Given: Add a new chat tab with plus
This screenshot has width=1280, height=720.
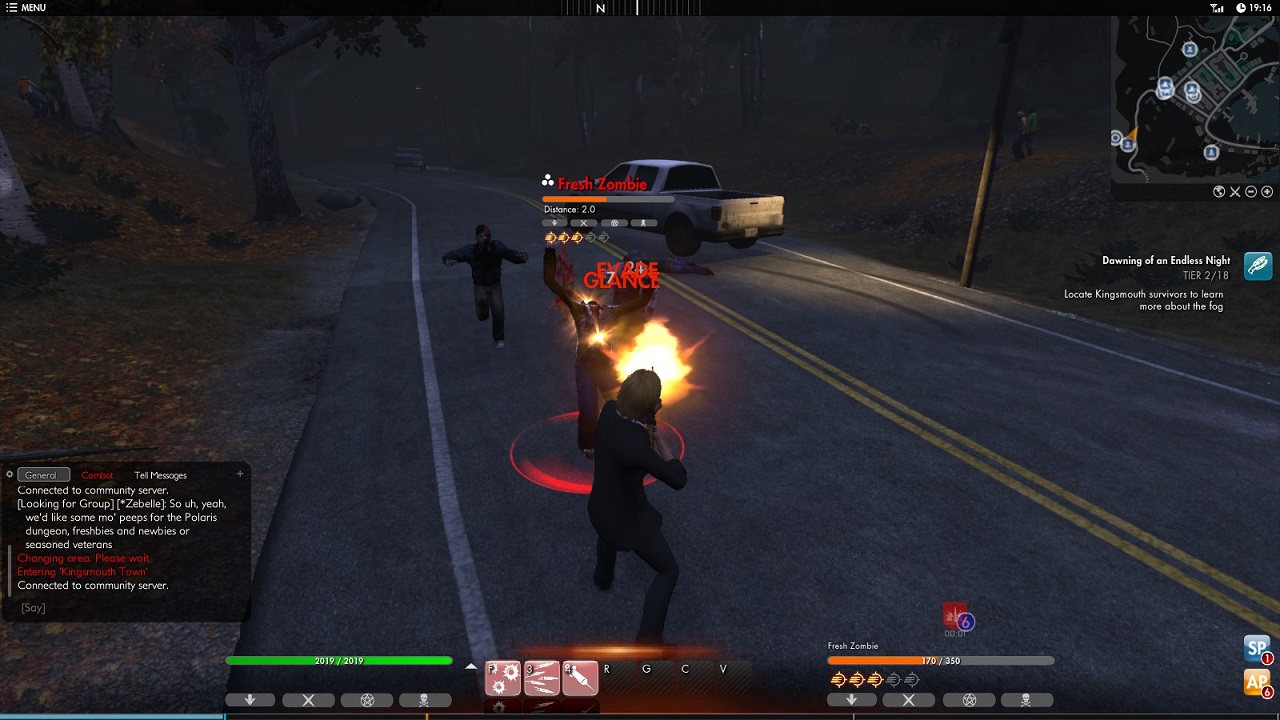Looking at the screenshot, I should tap(240, 474).
